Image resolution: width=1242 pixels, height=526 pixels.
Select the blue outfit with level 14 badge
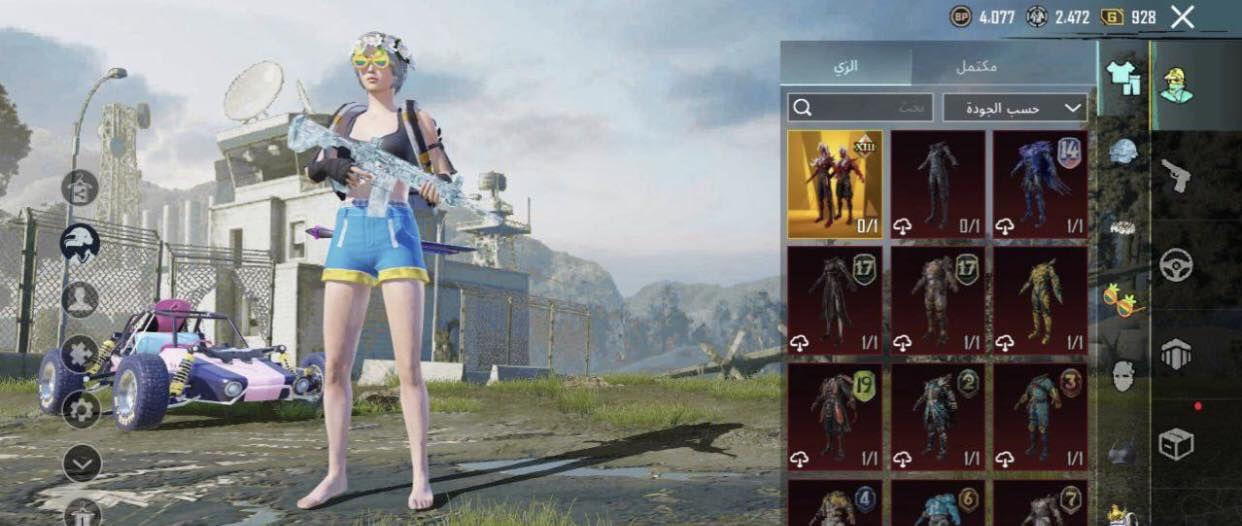pyautogui.click(x=1039, y=184)
